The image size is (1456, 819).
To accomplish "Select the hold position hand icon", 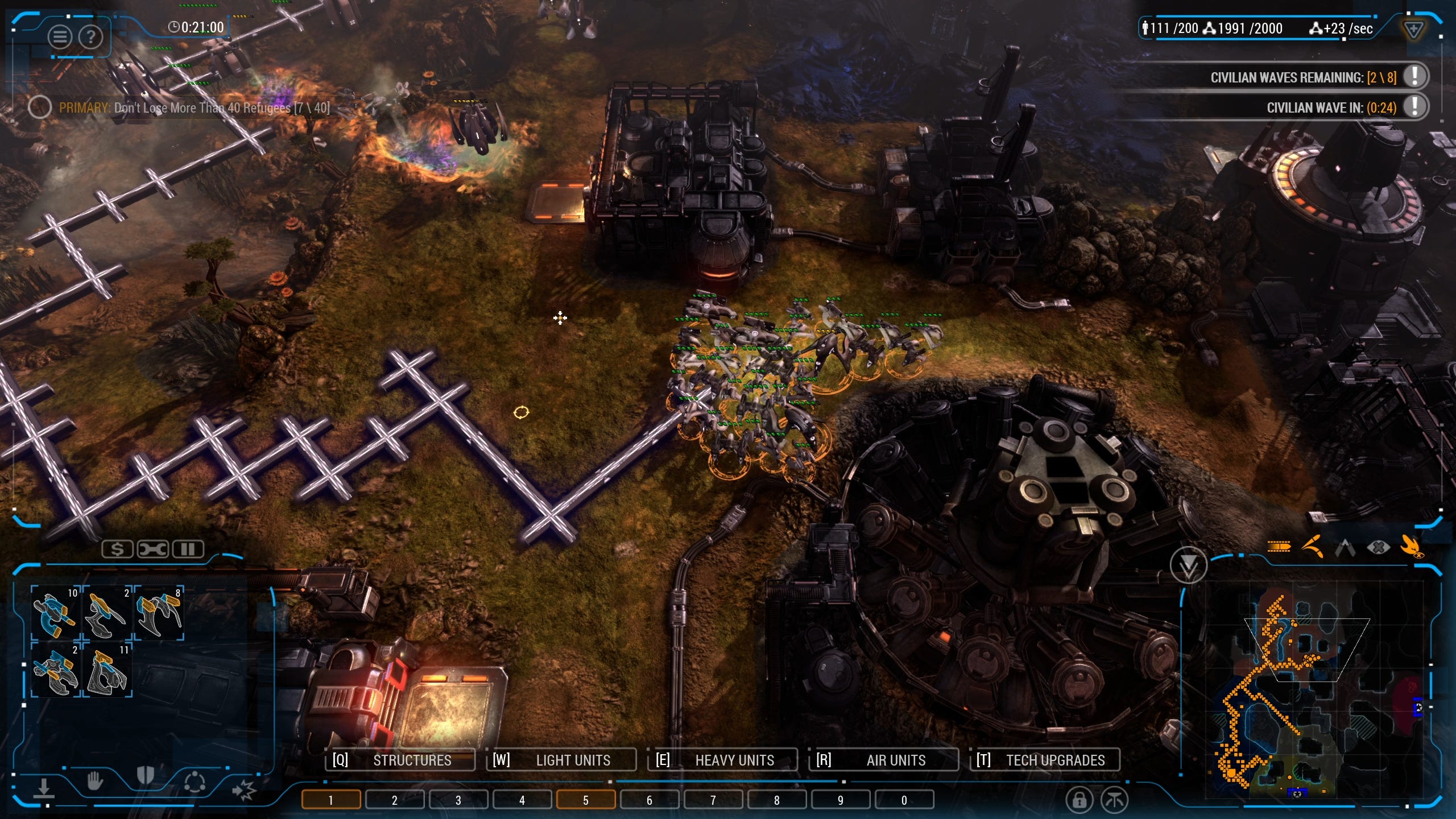I will (94, 782).
